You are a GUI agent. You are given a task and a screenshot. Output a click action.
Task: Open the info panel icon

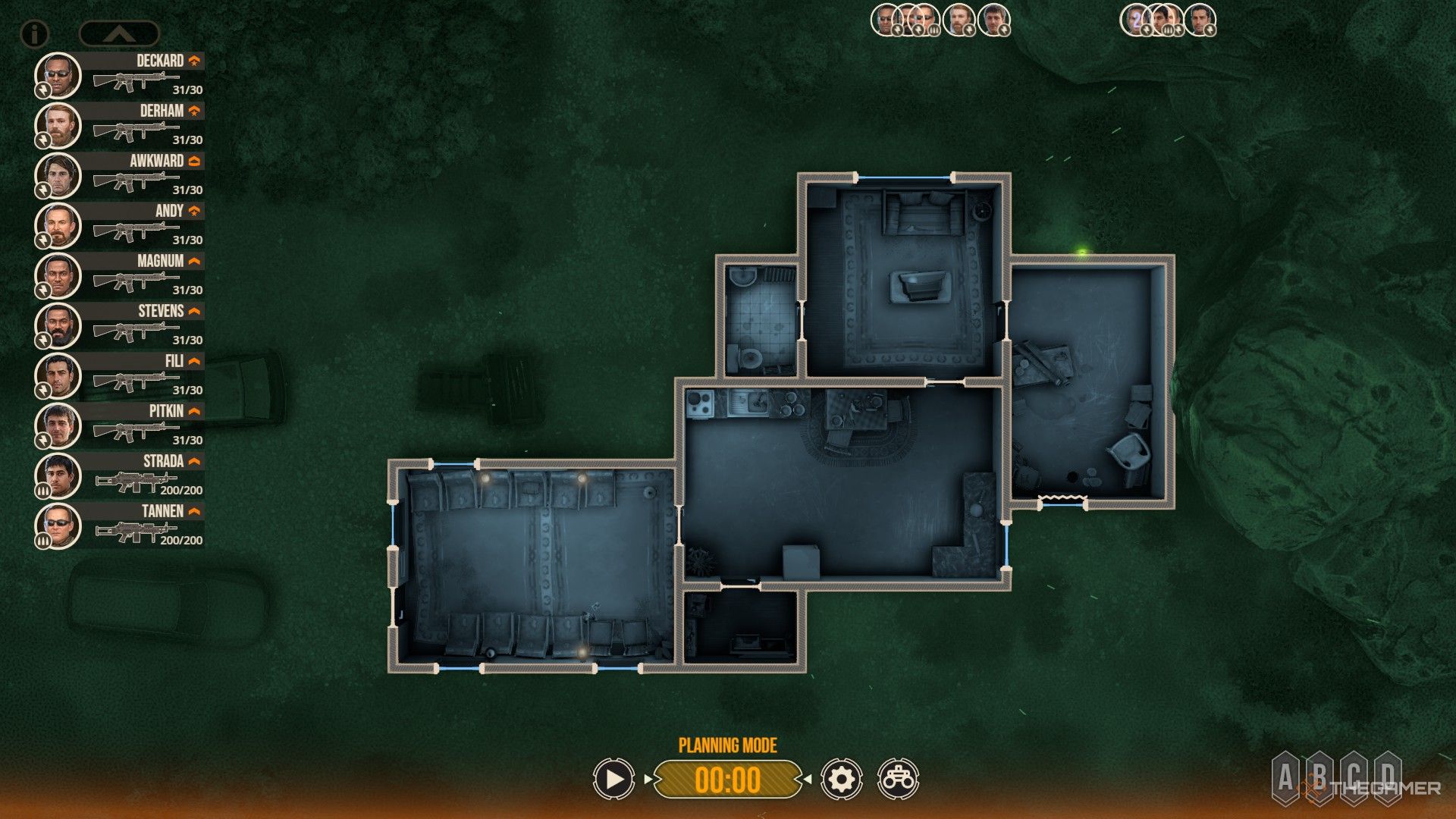(34, 33)
